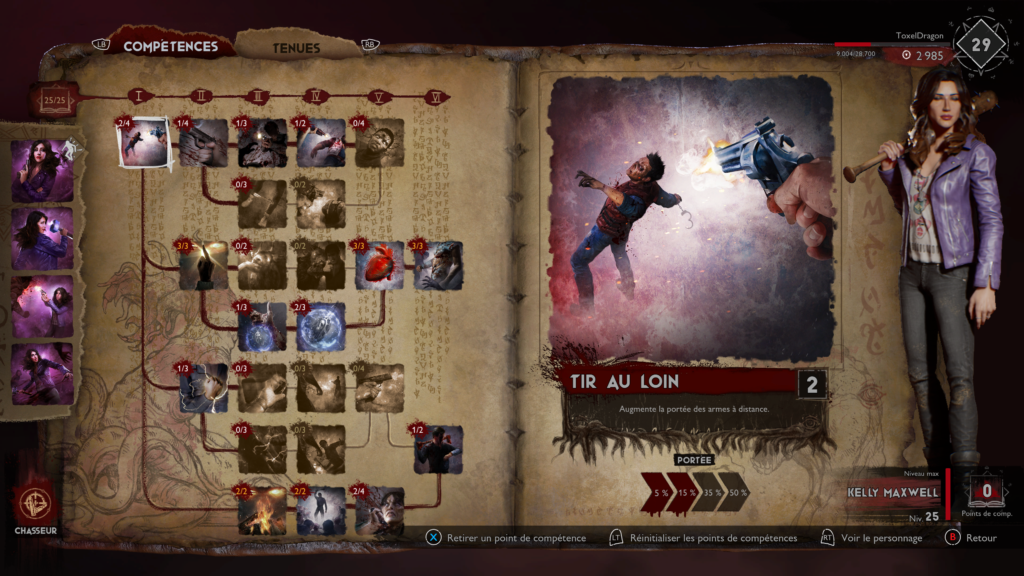Choose Voir le personnage option
This screenshot has height=576, width=1024.
point(880,538)
